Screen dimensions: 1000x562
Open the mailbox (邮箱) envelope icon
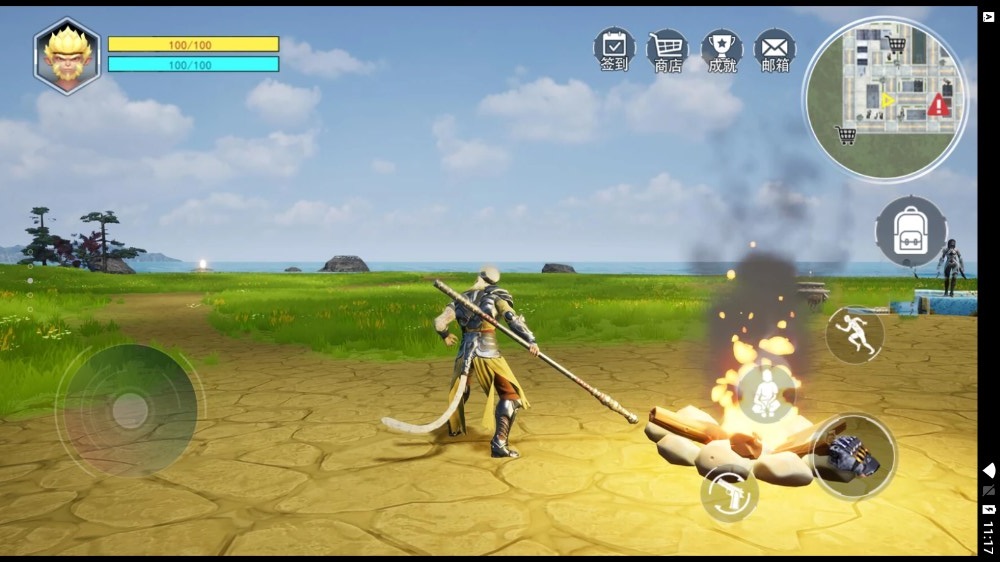775,49
